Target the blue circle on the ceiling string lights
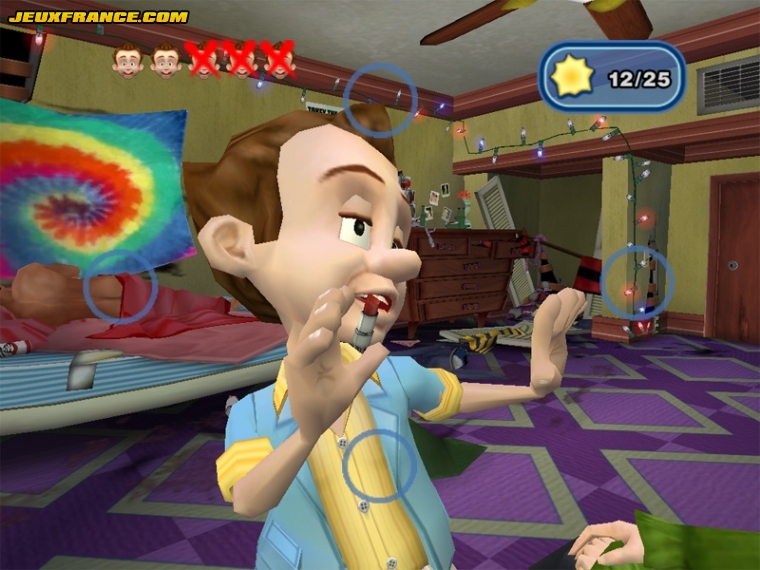This screenshot has width=760, height=570. click(x=380, y=100)
